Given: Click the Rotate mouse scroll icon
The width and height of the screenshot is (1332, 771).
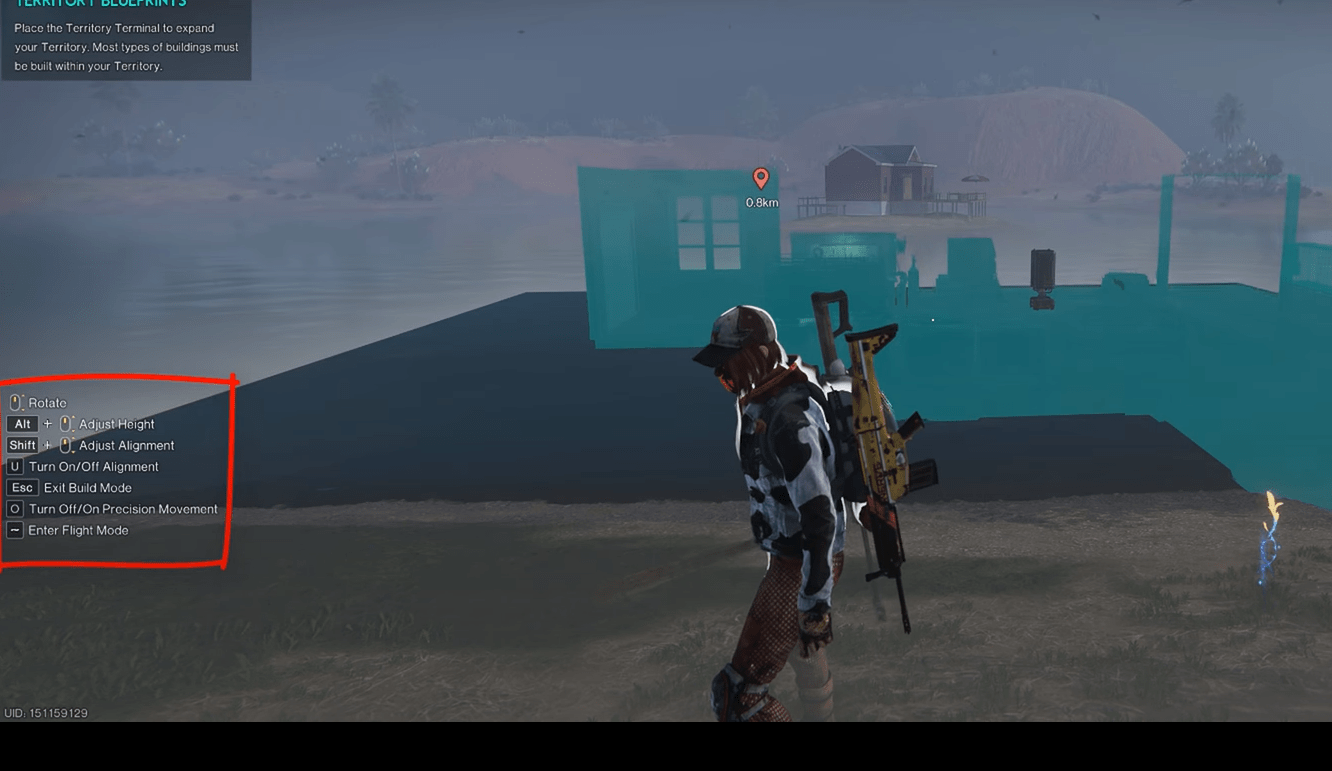Looking at the screenshot, I should tap(15, 402).
